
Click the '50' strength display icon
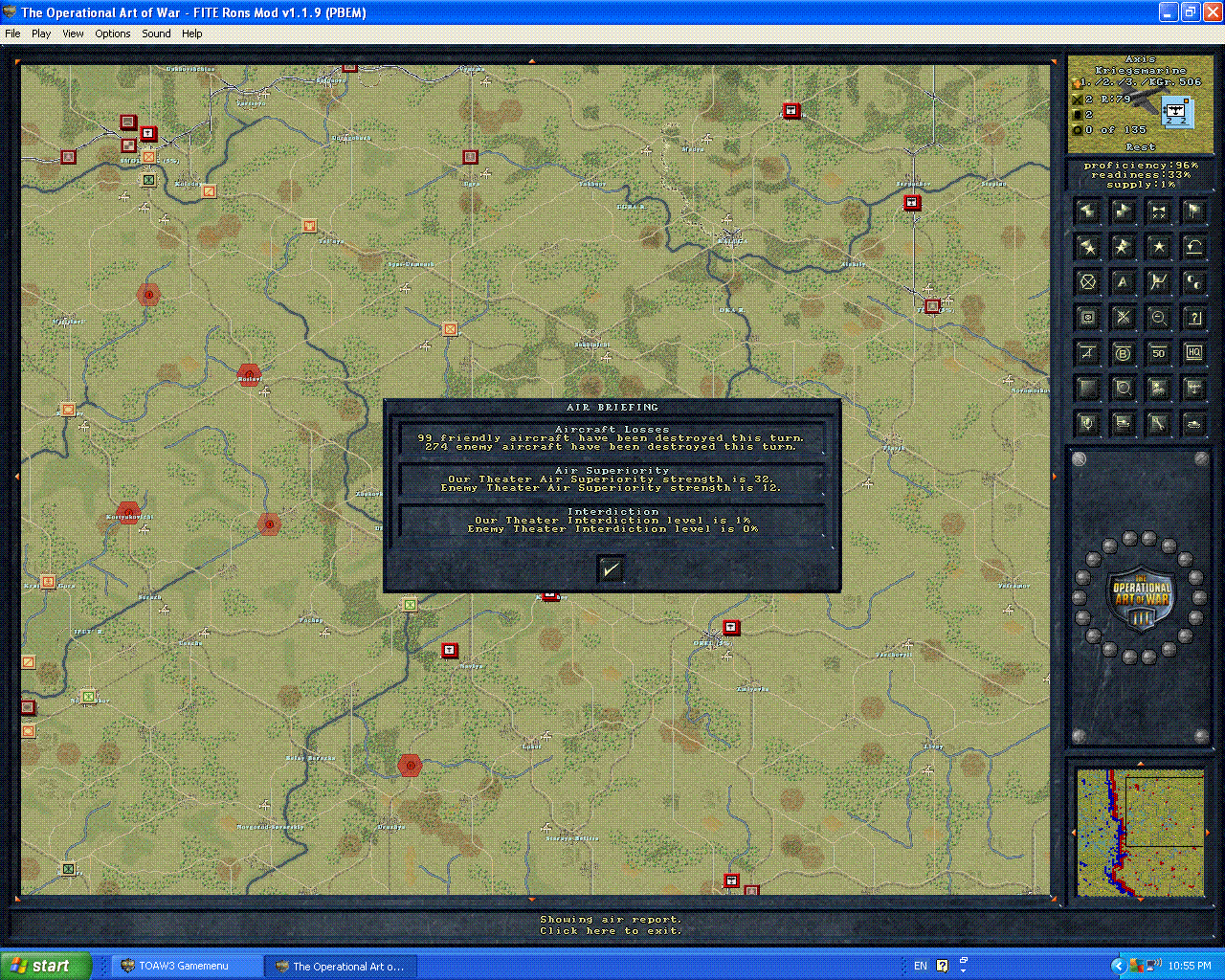1159,353
